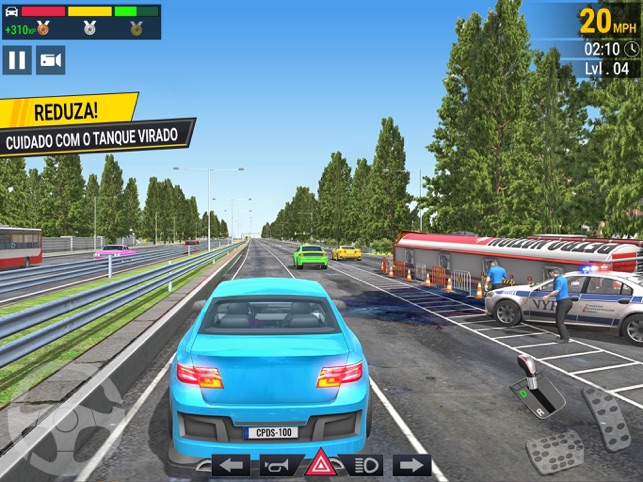643x482 pixels.
Task: Toggle the headlights button
Action: pos(364,465)
